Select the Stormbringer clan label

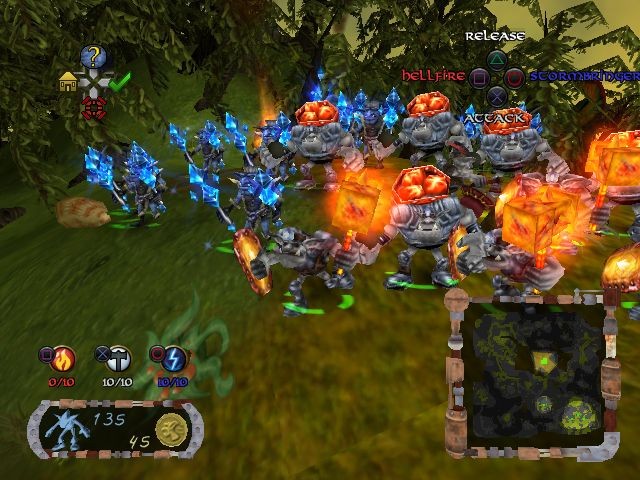[583, 76]
